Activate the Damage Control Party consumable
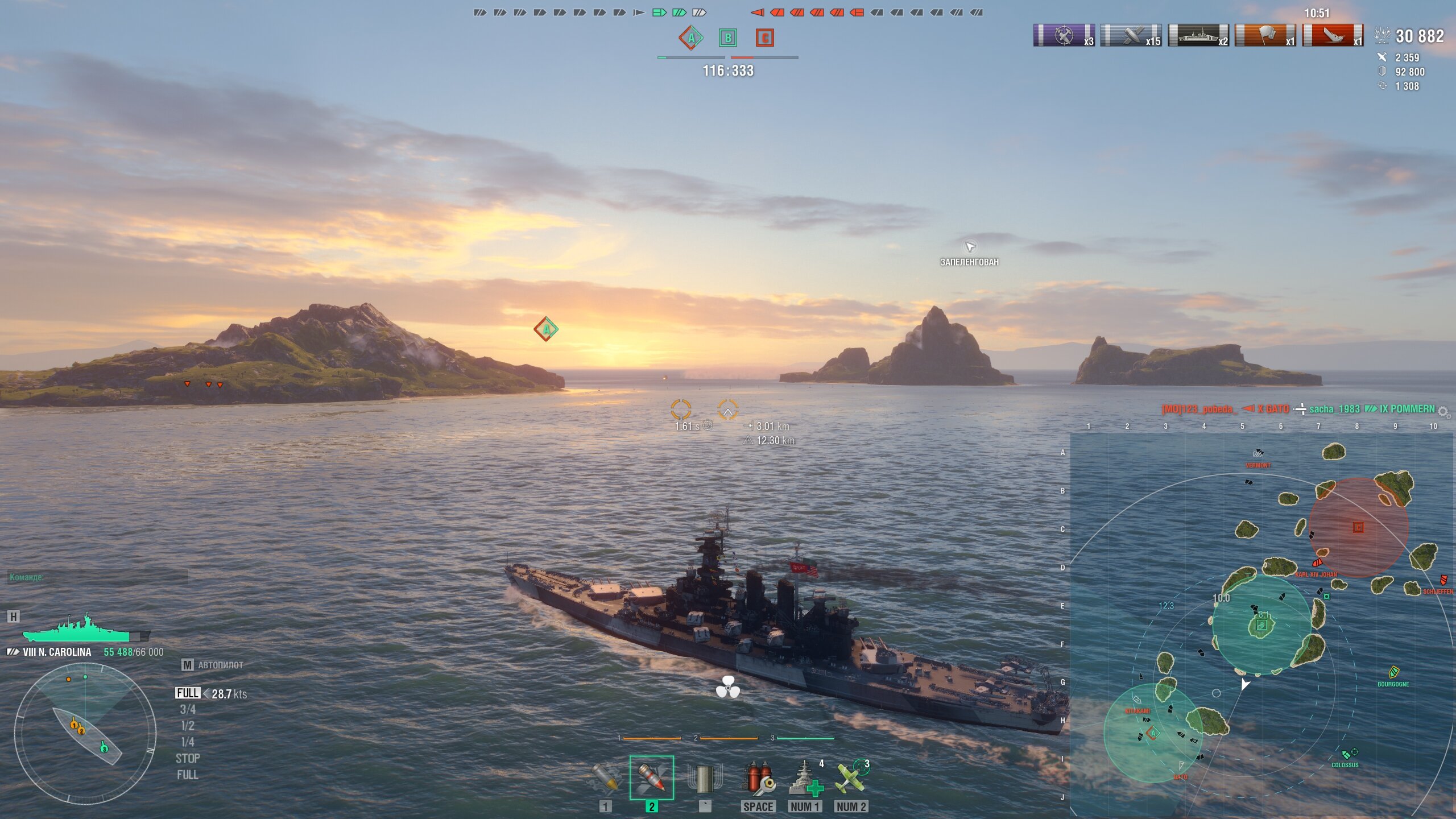The width and height of the screenshot is (1456, 819). [x=758, y=779]
